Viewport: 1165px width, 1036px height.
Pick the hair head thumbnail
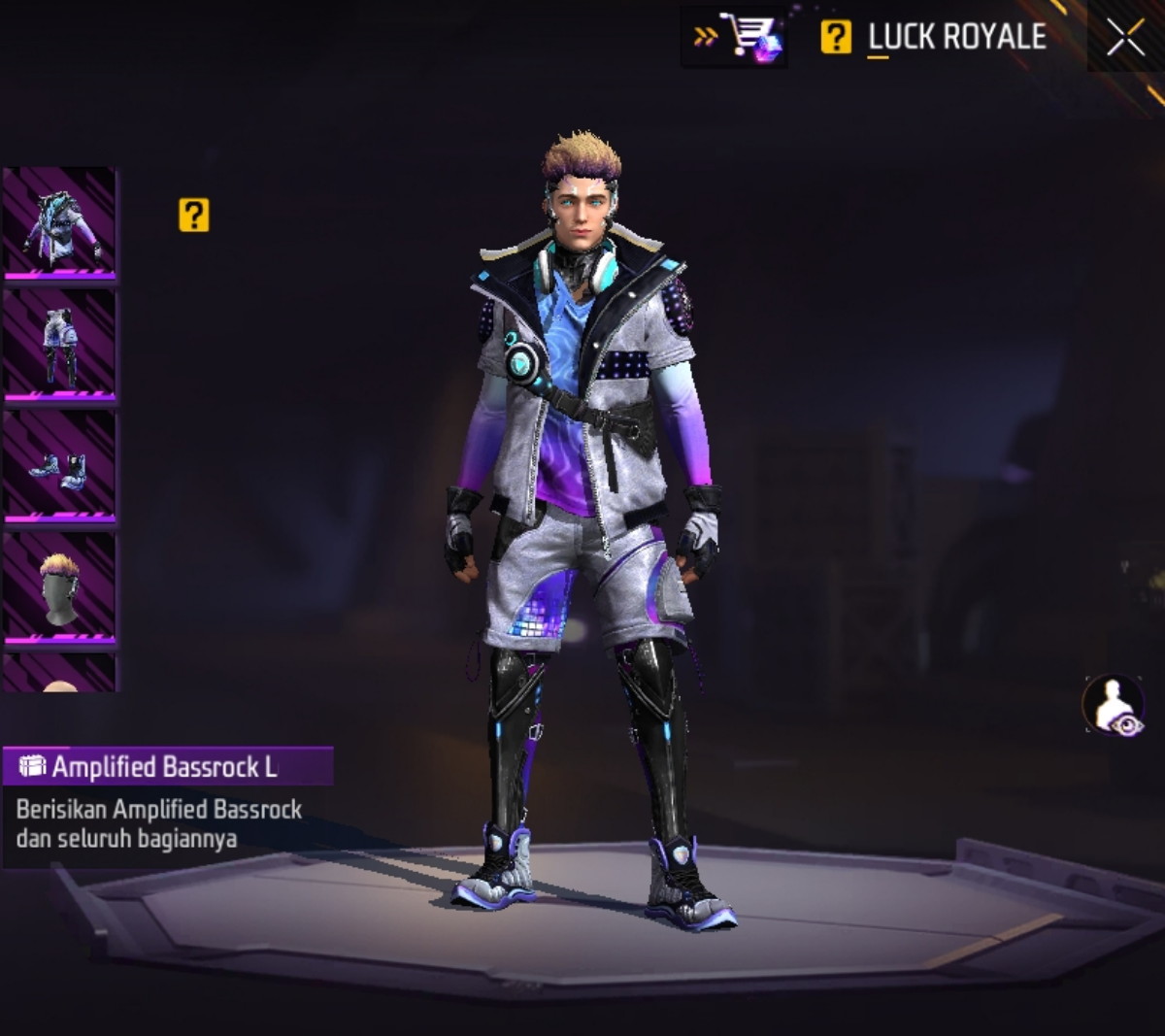(60, 586)
